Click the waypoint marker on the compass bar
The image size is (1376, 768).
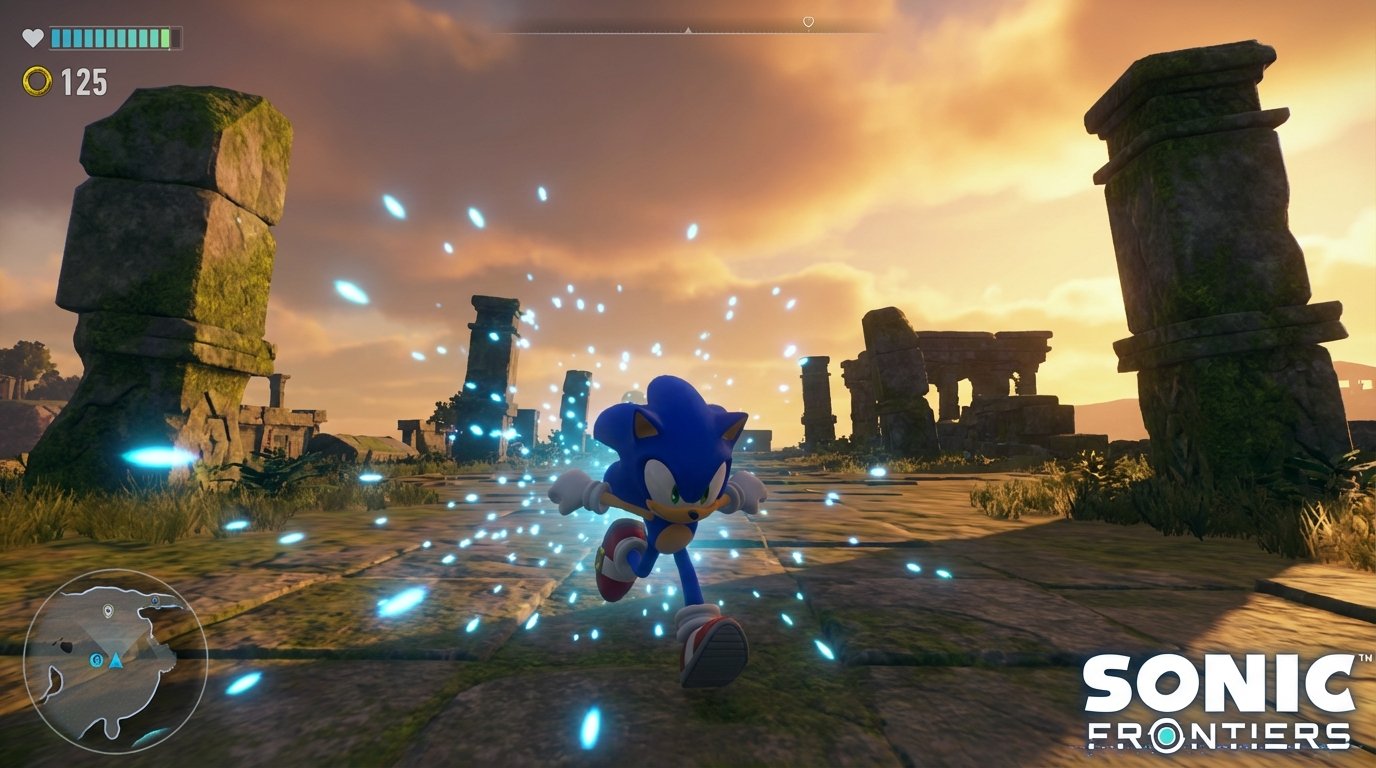point(808,20)
